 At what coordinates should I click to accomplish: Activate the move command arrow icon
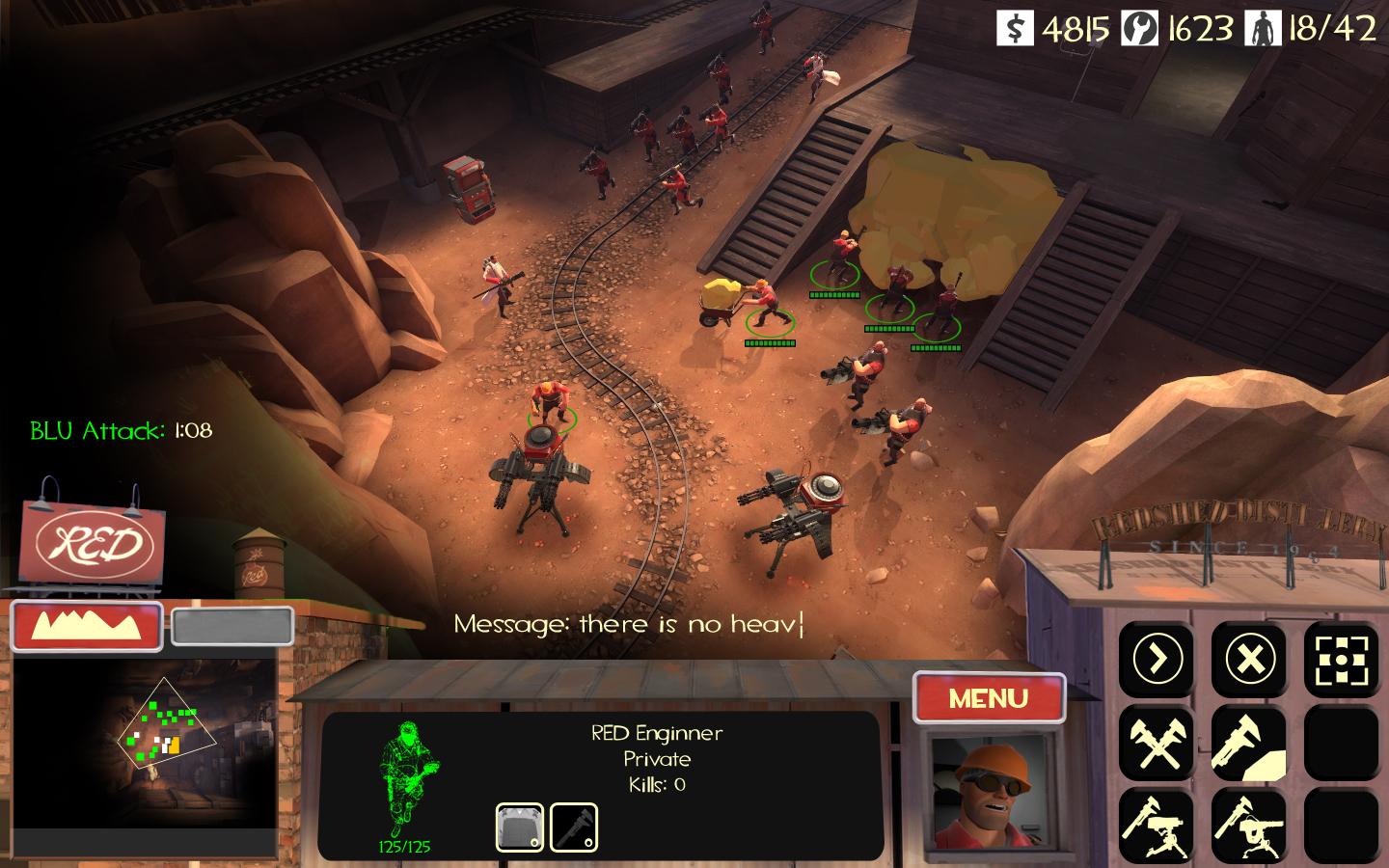[1156, 660]
